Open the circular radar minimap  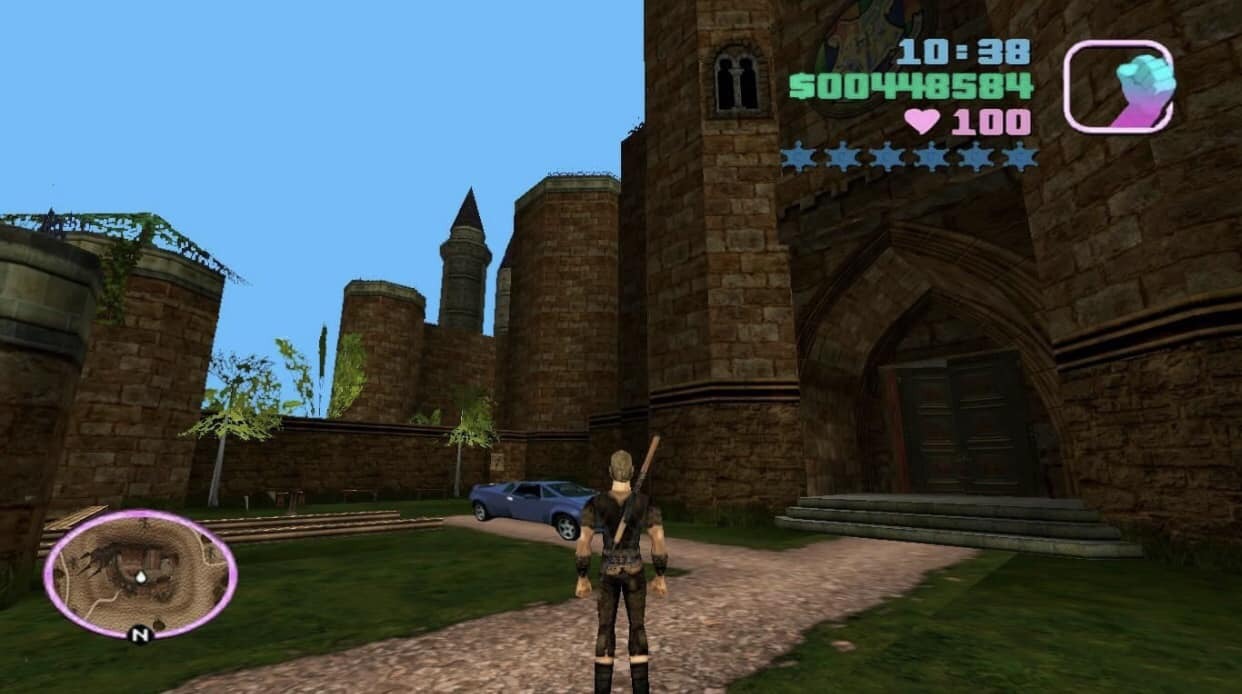[x=140, y=573]
